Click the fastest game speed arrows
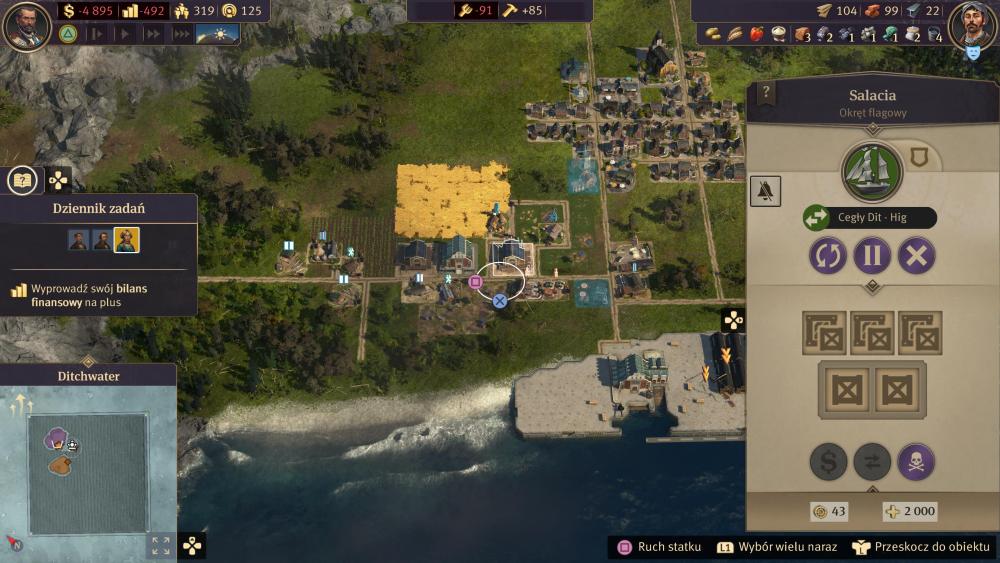The width and height of the screenshot is (1000, 563). (182, 33)
